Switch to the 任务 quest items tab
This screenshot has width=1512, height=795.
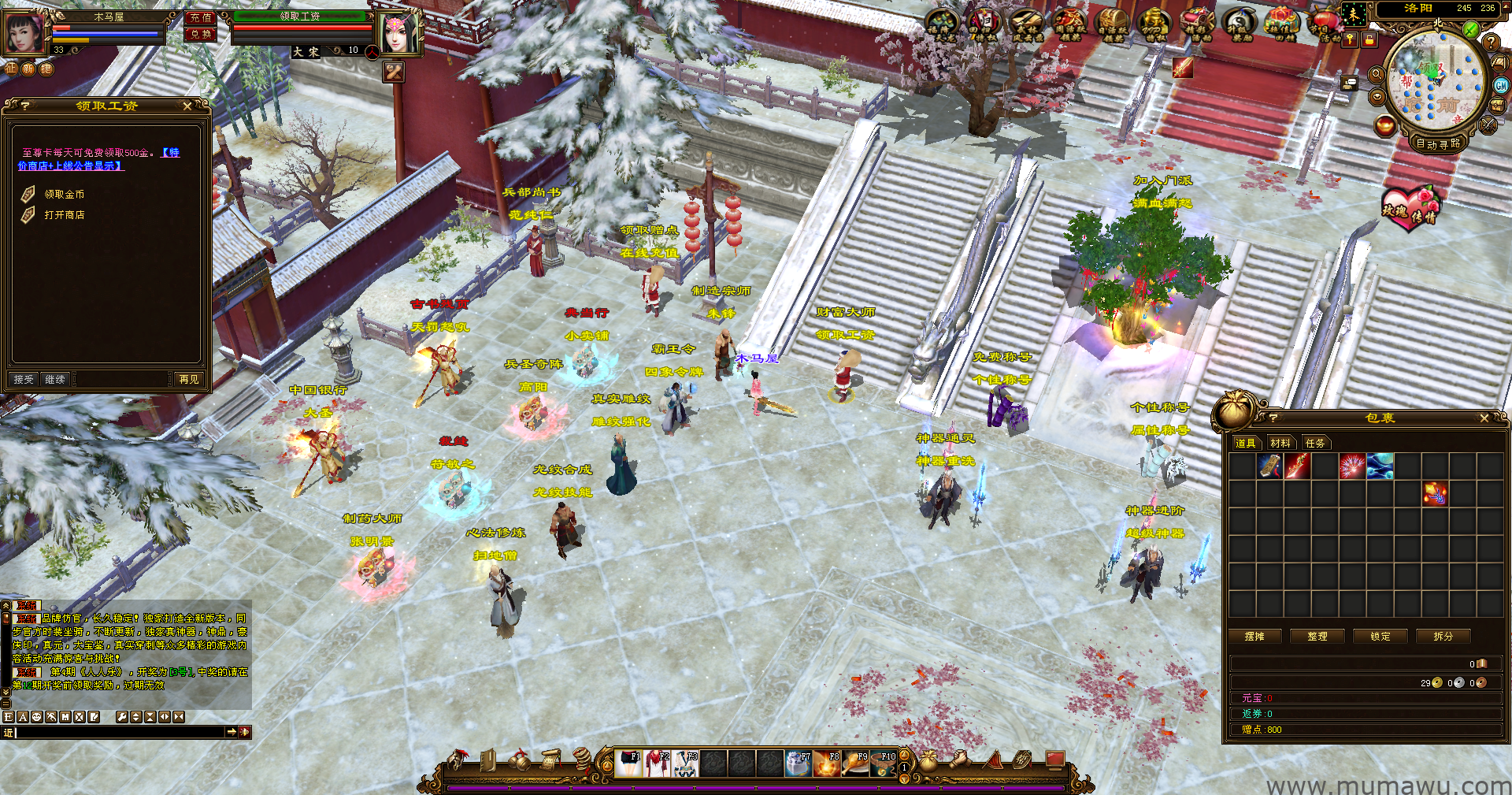click(1314, 444)
